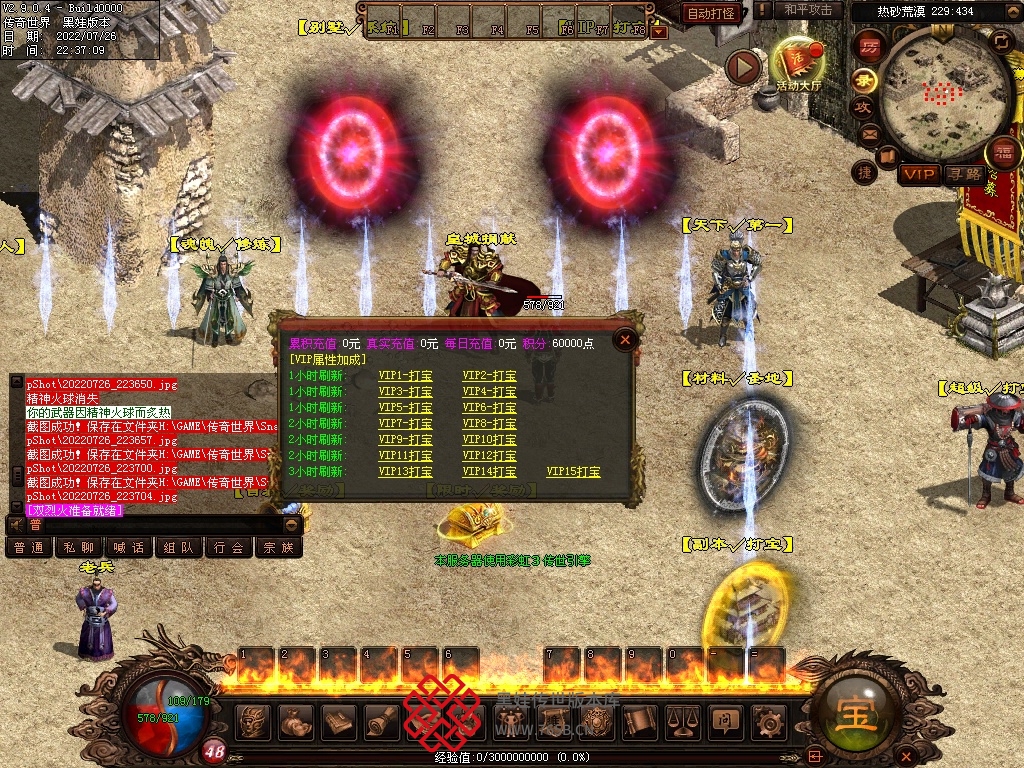Click the chat text input field
Screen dimensions: 1024x768
pos(150,525)
